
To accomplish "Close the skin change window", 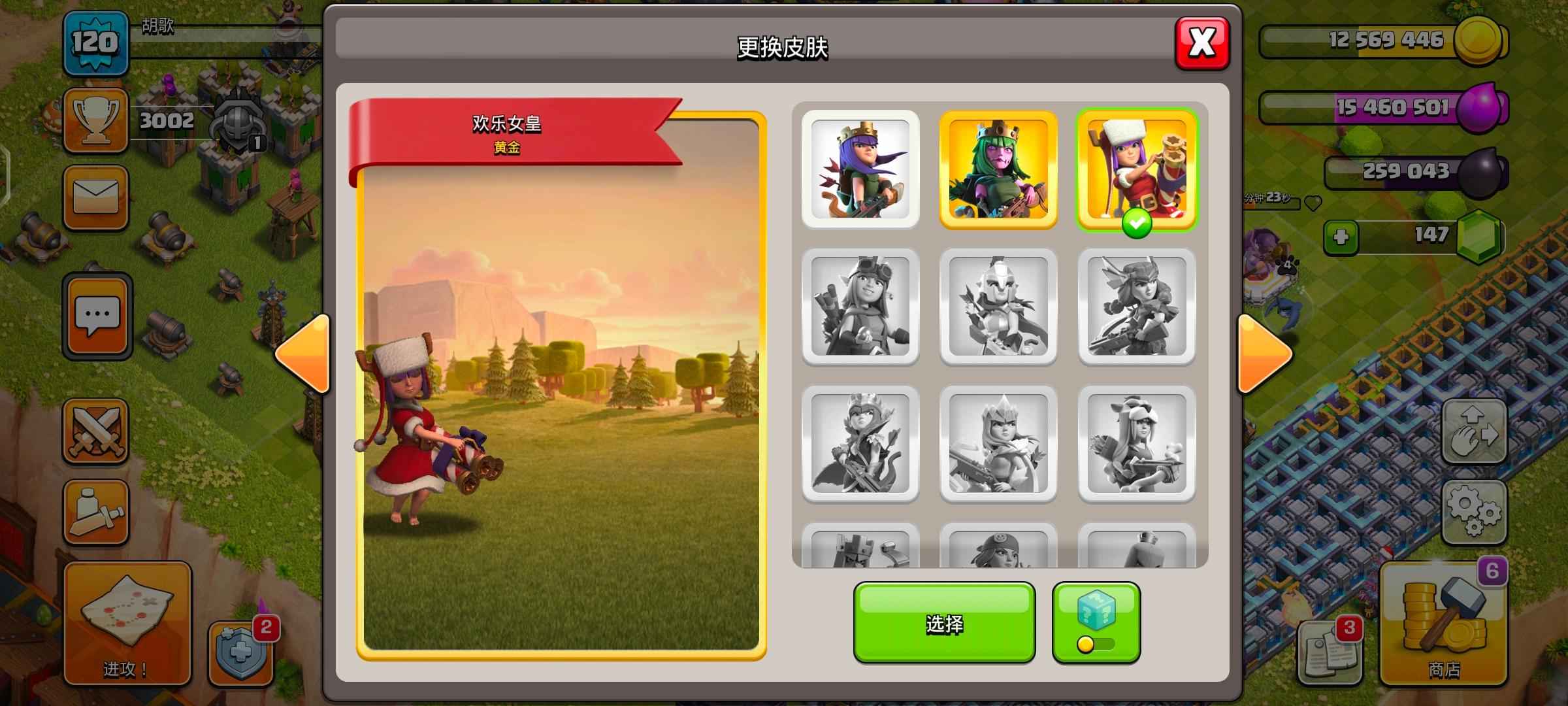I will pos(1201,43).
